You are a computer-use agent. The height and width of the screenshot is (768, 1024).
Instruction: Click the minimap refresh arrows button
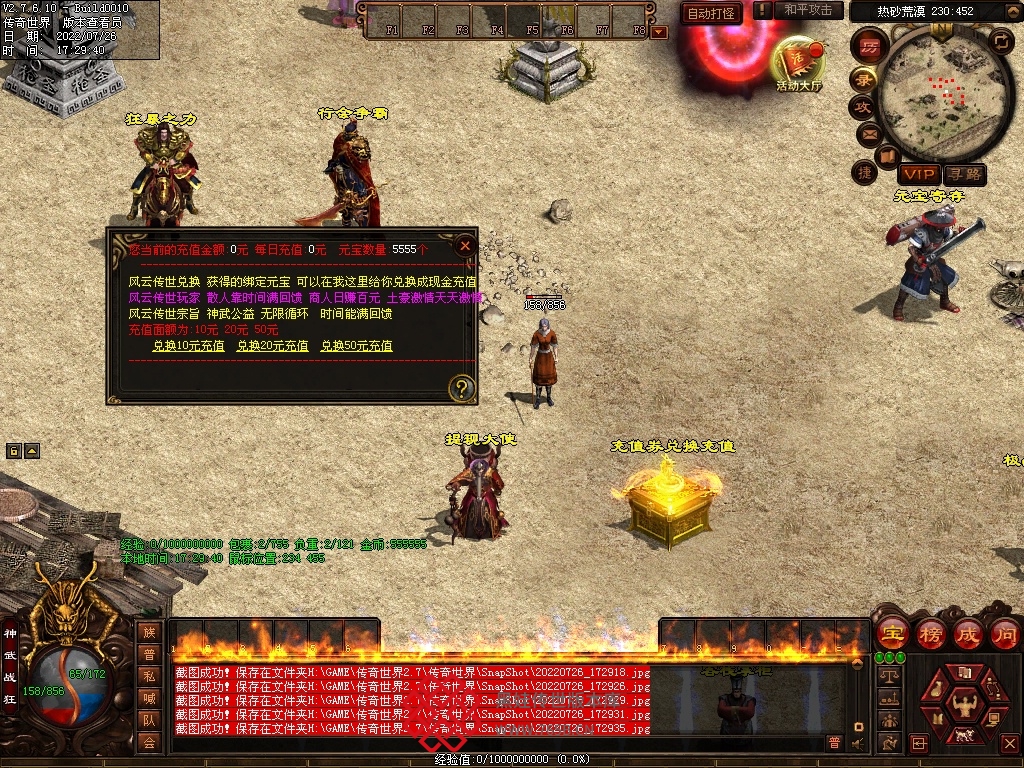(x=1000, y=40)
